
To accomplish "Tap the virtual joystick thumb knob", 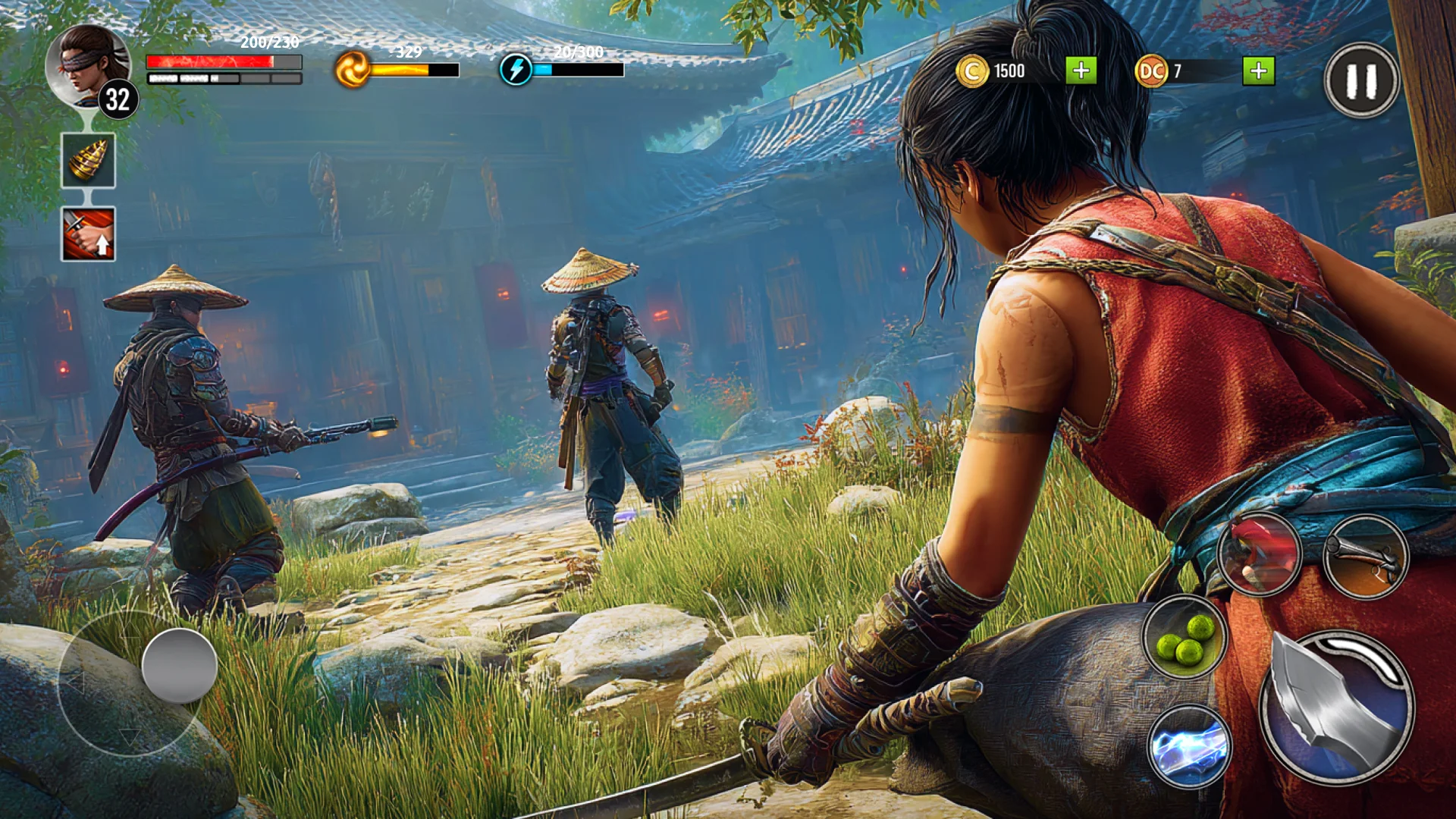I will [180, 665].
